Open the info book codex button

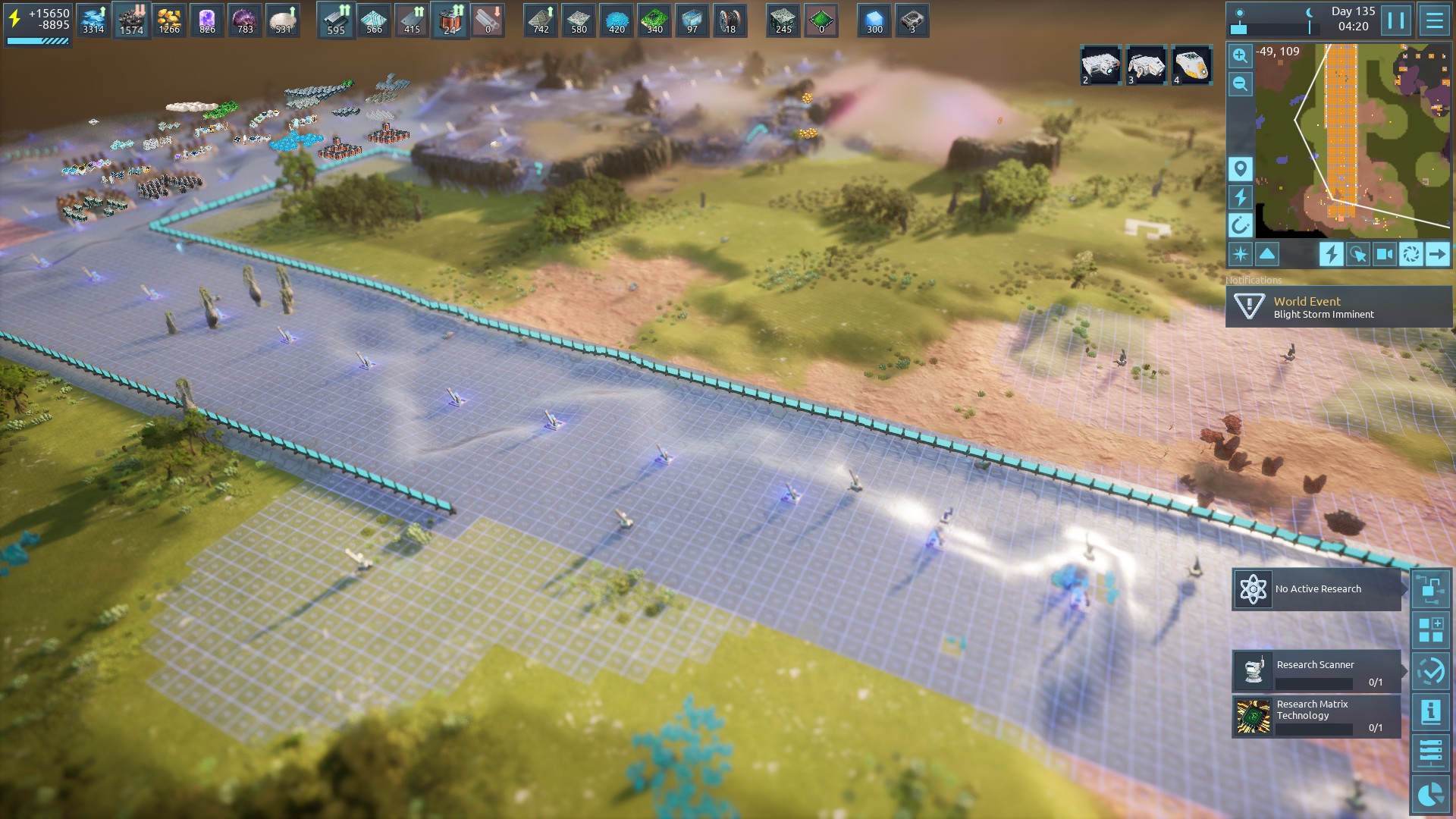1431,712
